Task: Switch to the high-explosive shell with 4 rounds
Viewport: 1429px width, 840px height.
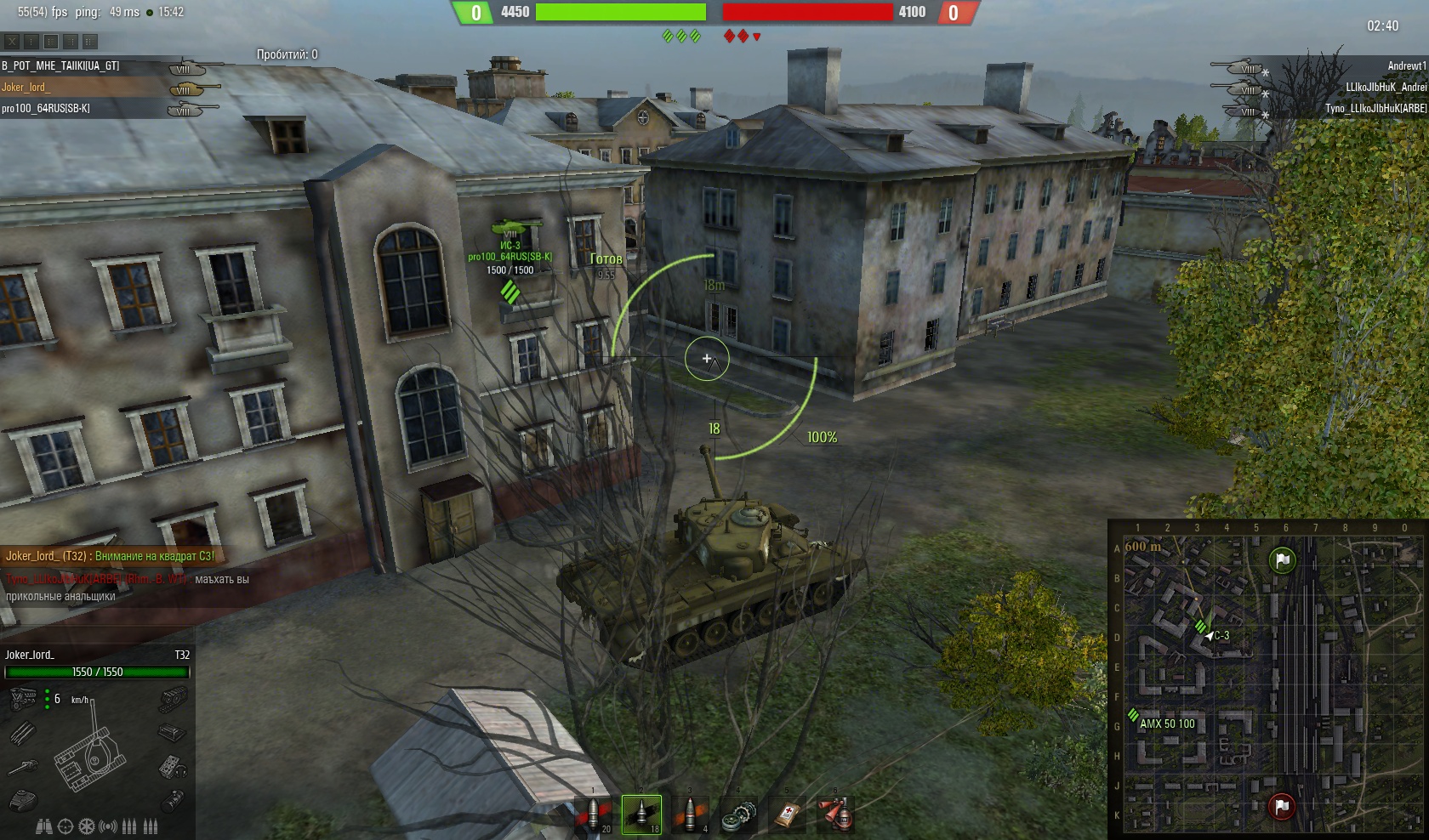Action: tap(690, 814)
